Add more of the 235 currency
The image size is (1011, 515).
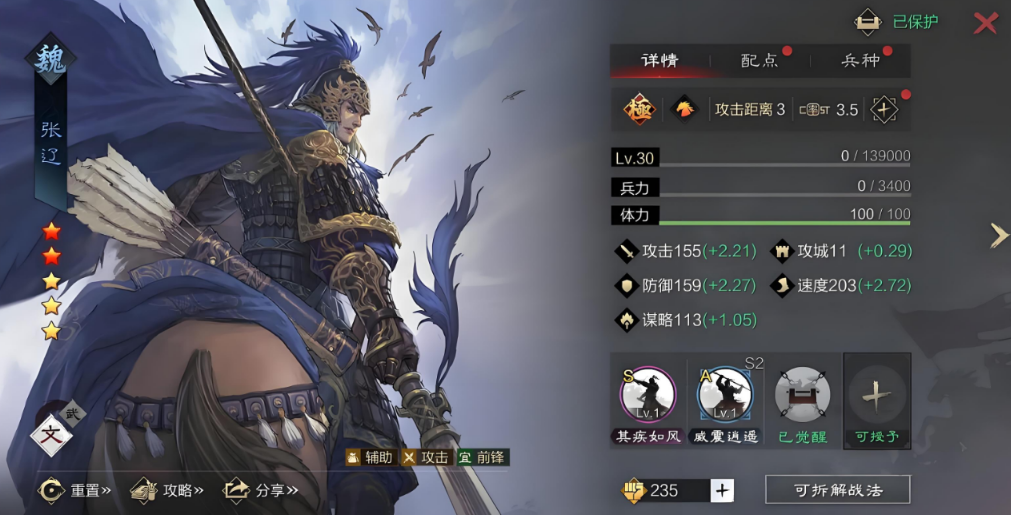[722, 490]
